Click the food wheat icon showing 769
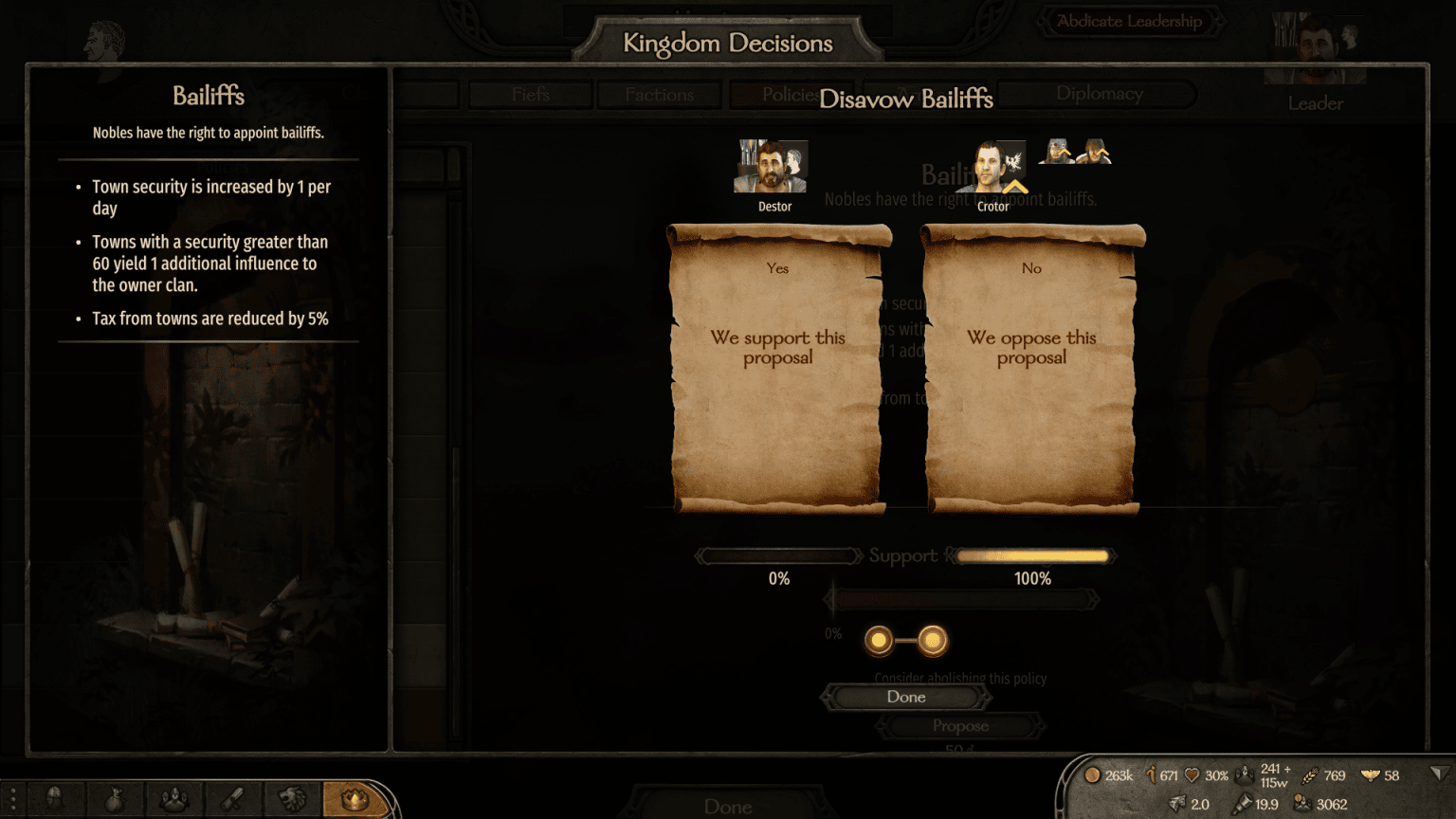Viewport: 1456px width, 819px height. tap(1311, 775)
